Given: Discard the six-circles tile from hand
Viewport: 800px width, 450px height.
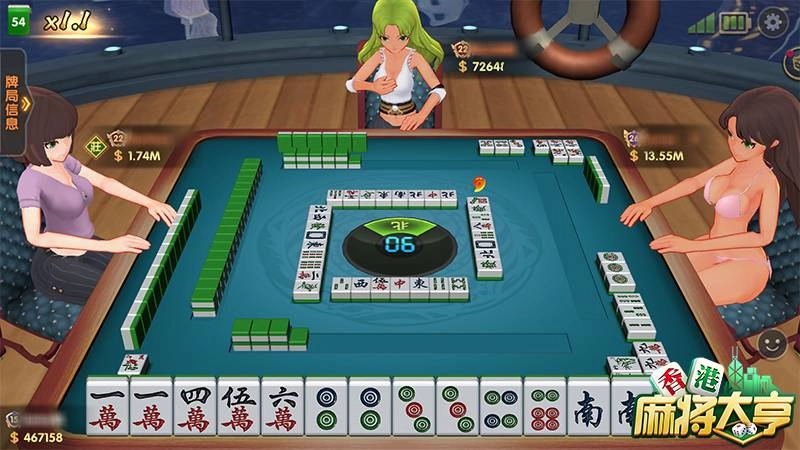Looking at the screenshot, I should pyautogui.click(x=544, y=412).
